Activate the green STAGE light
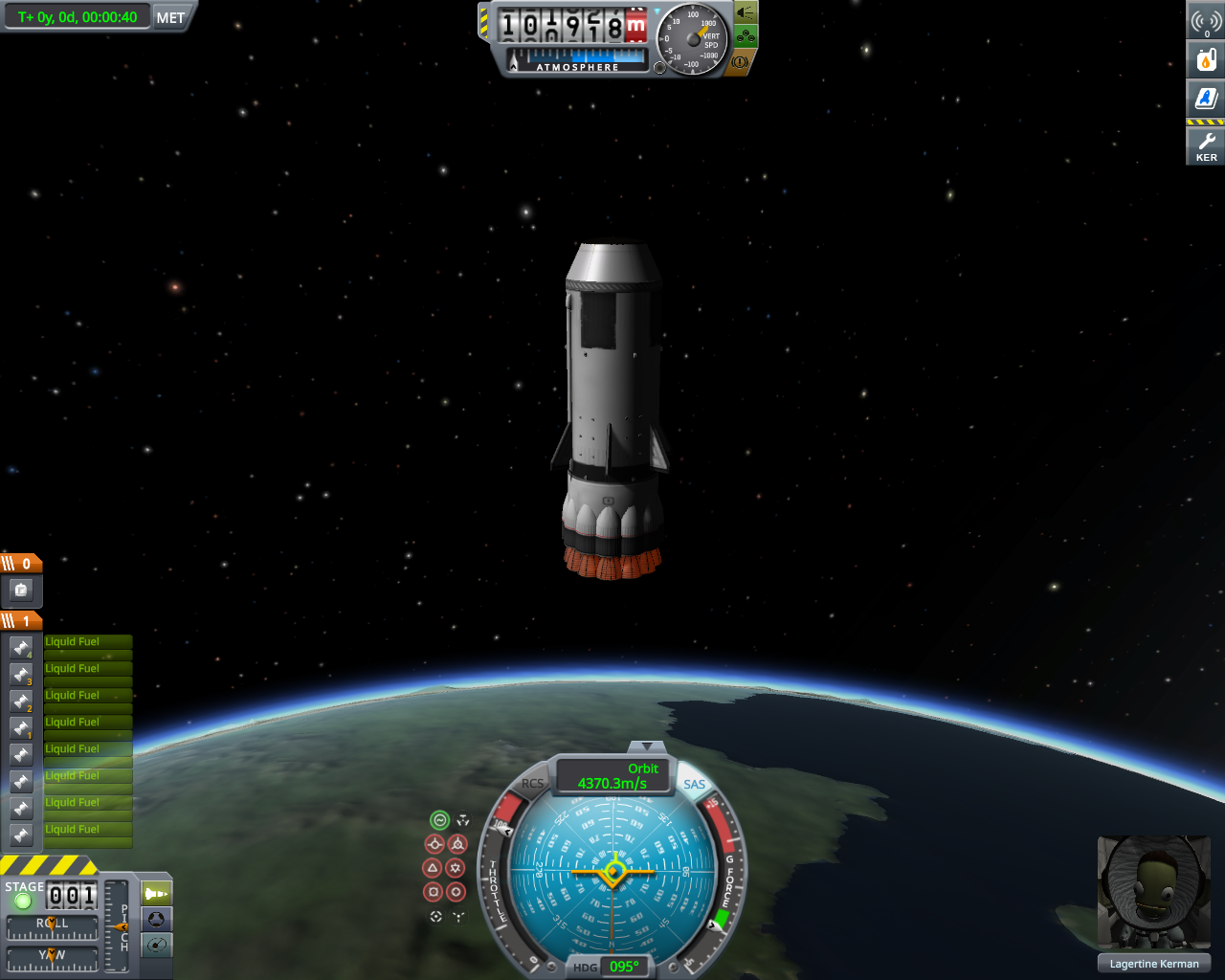 tap(23, 901)
